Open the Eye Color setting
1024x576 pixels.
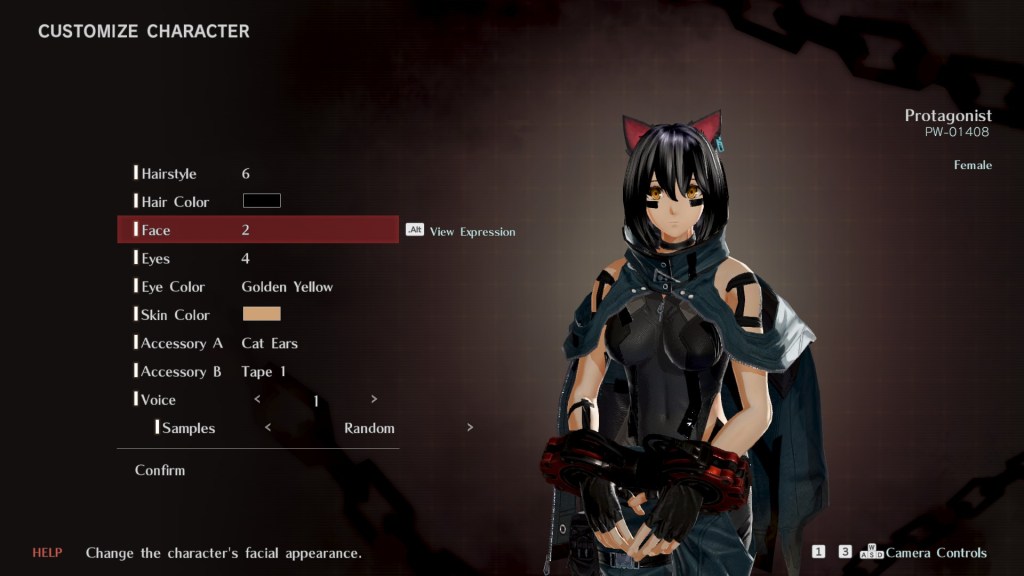173,287
